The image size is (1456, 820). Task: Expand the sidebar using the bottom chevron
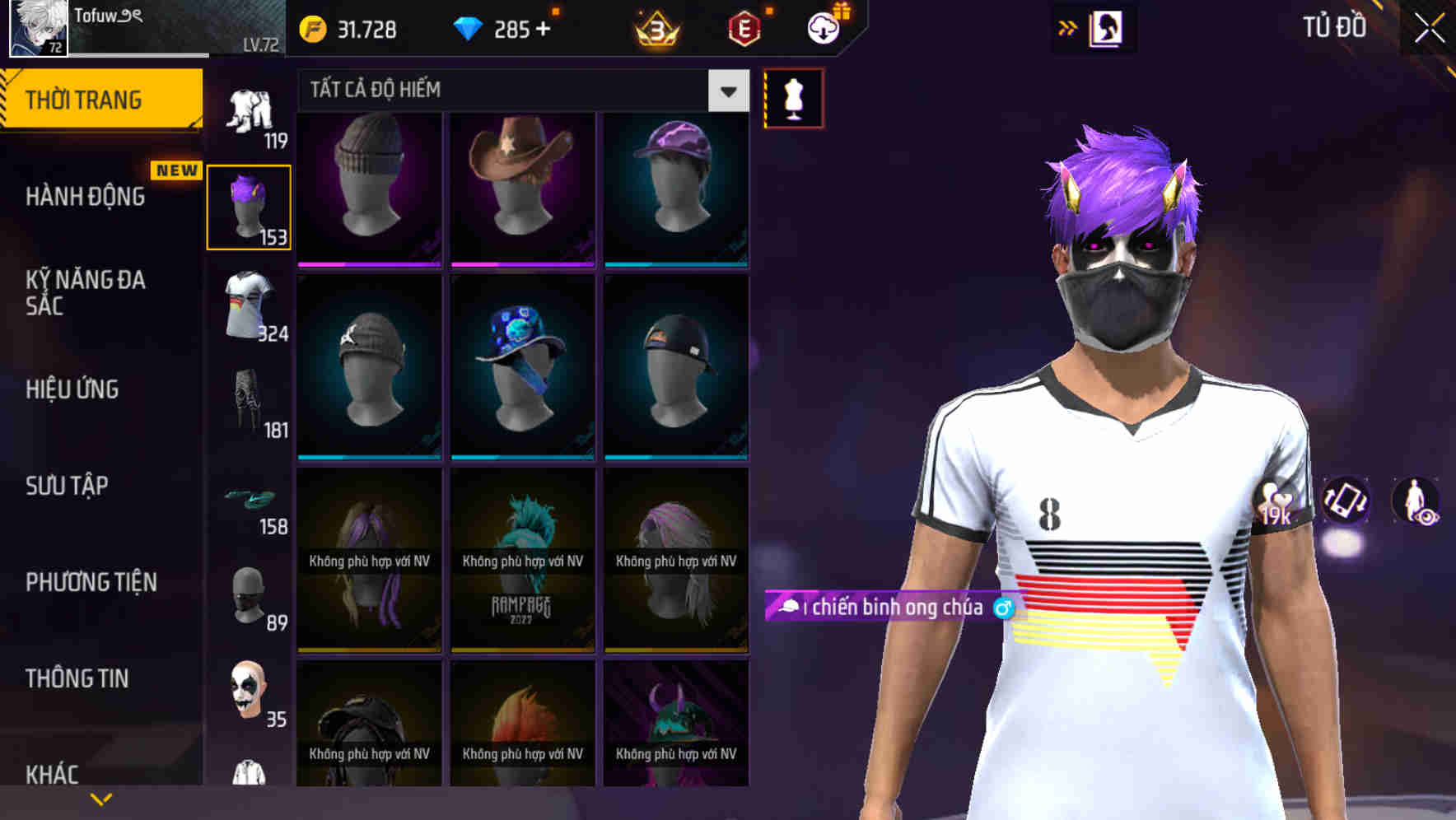tap(100, 797)
